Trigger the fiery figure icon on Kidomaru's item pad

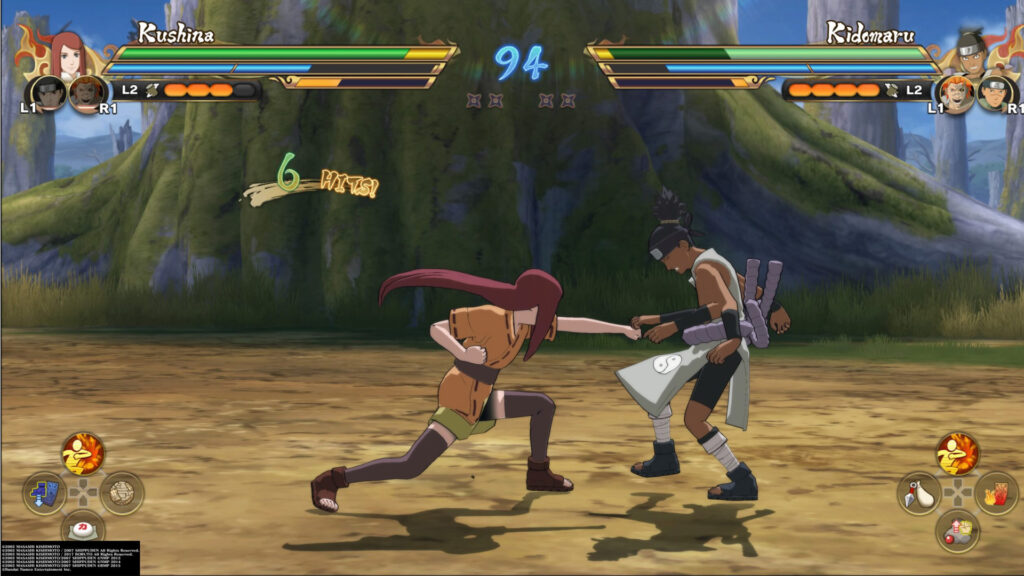[x=957, y=455]
